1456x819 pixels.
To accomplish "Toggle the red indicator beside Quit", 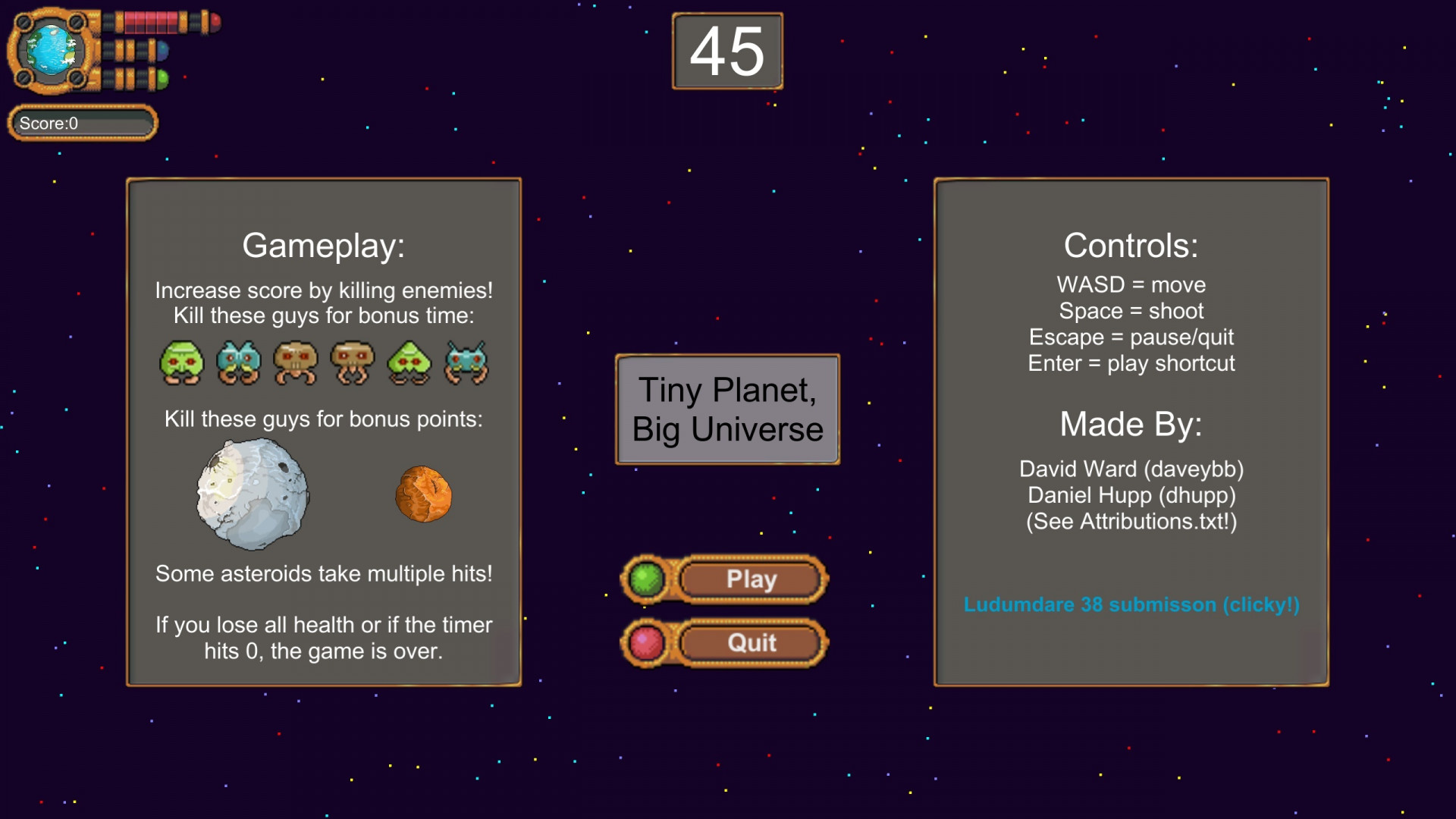I will pos(646,642).
